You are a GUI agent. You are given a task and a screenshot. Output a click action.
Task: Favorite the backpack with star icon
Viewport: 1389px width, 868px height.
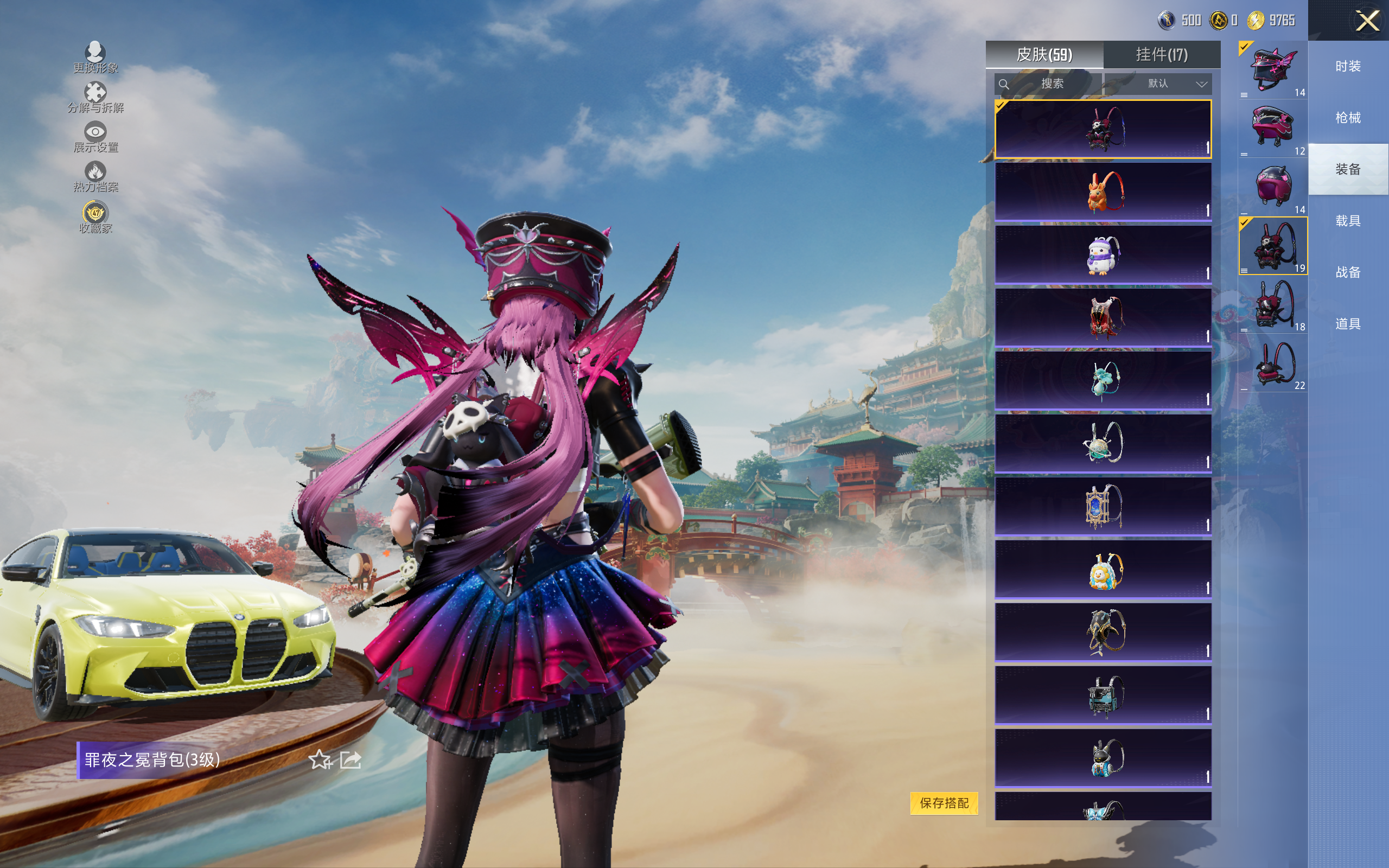coord(320,760)
